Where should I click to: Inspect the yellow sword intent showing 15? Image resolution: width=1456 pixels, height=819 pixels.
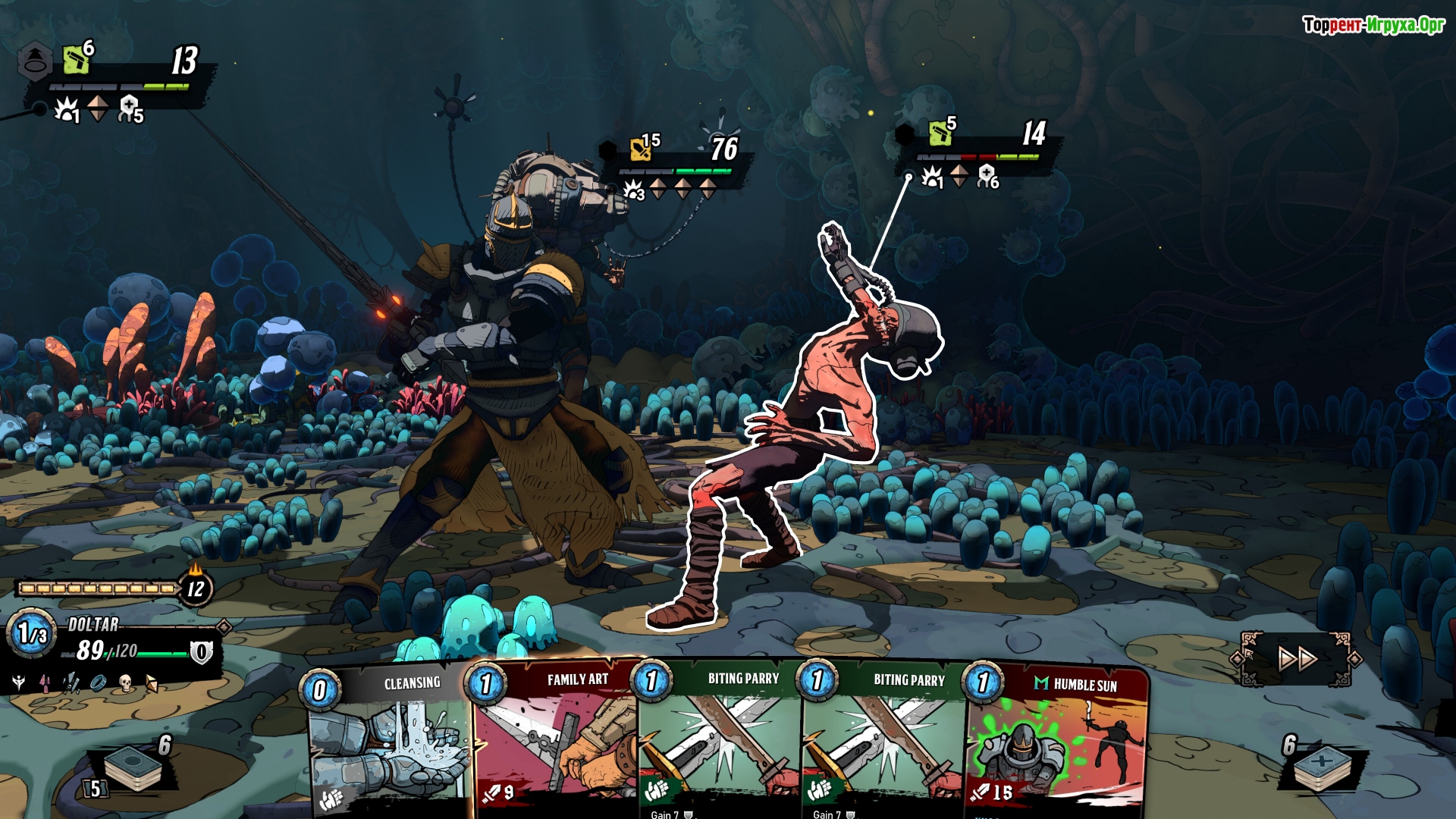pyautogui.click(x=642, y=149)
